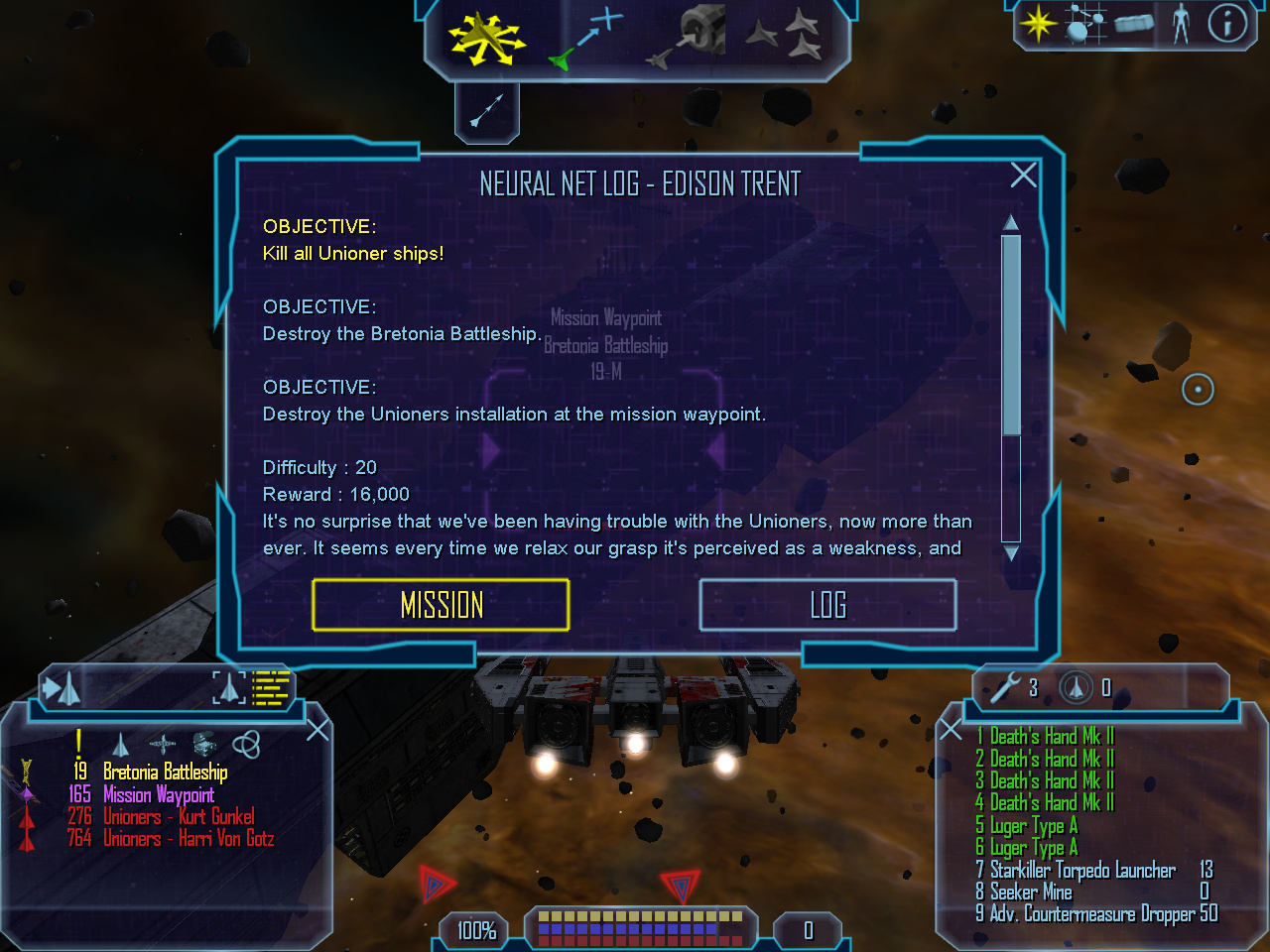The image size is (1270, 952).
Task: Target Bretonia Battleship in the contact list
Action: tap(165, 773)
